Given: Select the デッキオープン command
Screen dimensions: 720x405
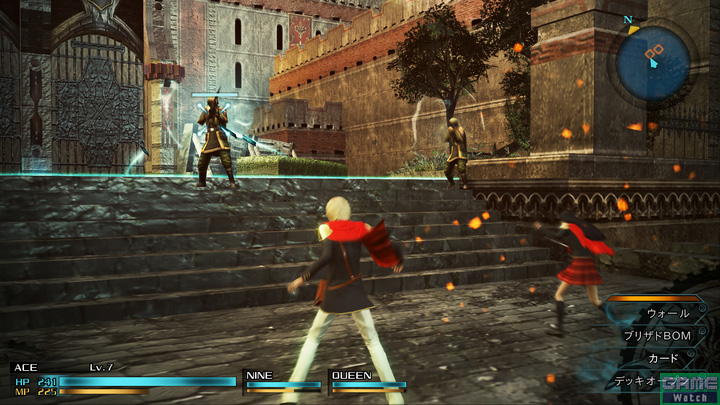Looking at the screenshot, I should (638, 380).
